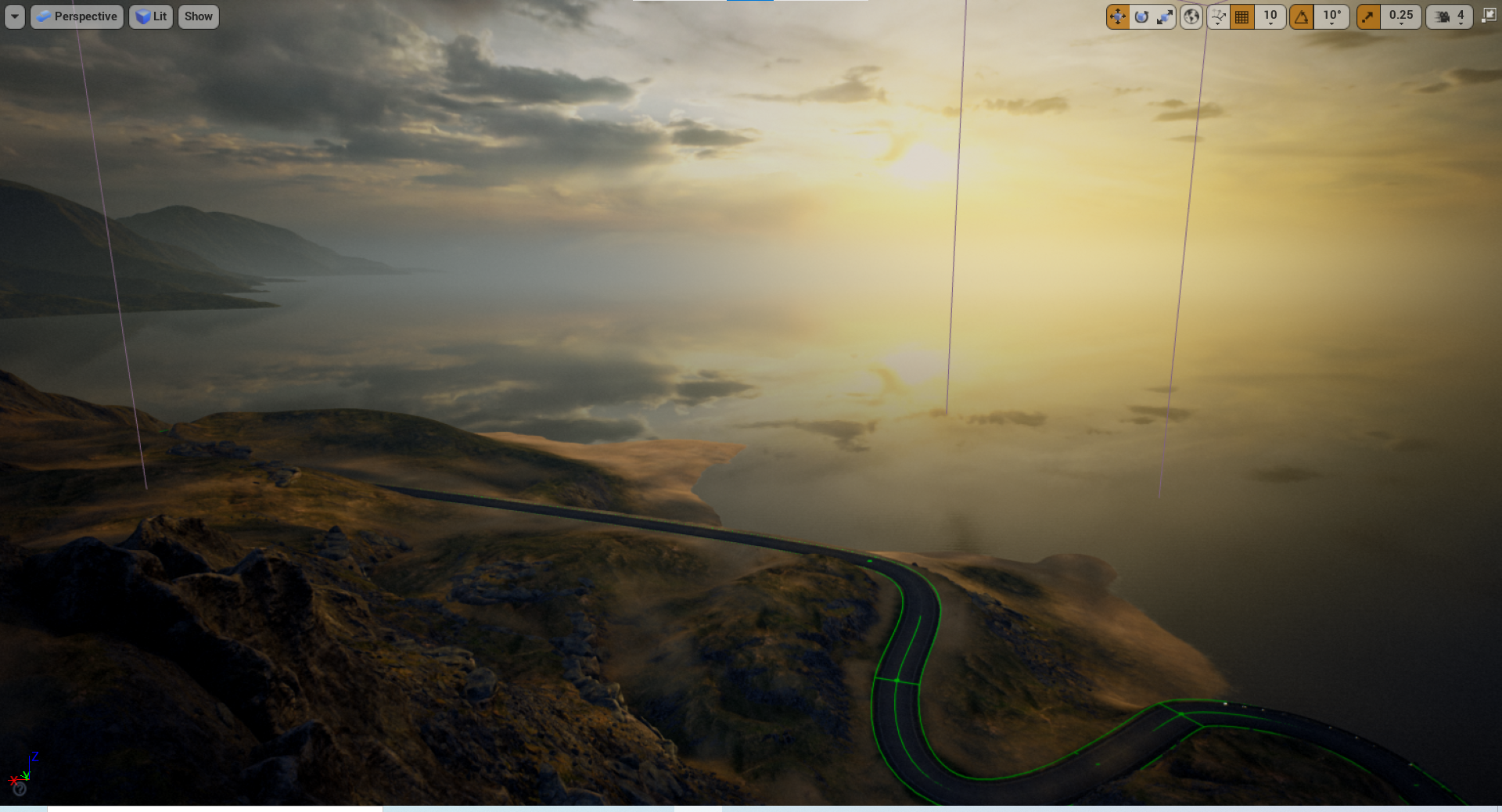Open the surface snapping options
The image size is (1502, 812).
coord(1218,16)
